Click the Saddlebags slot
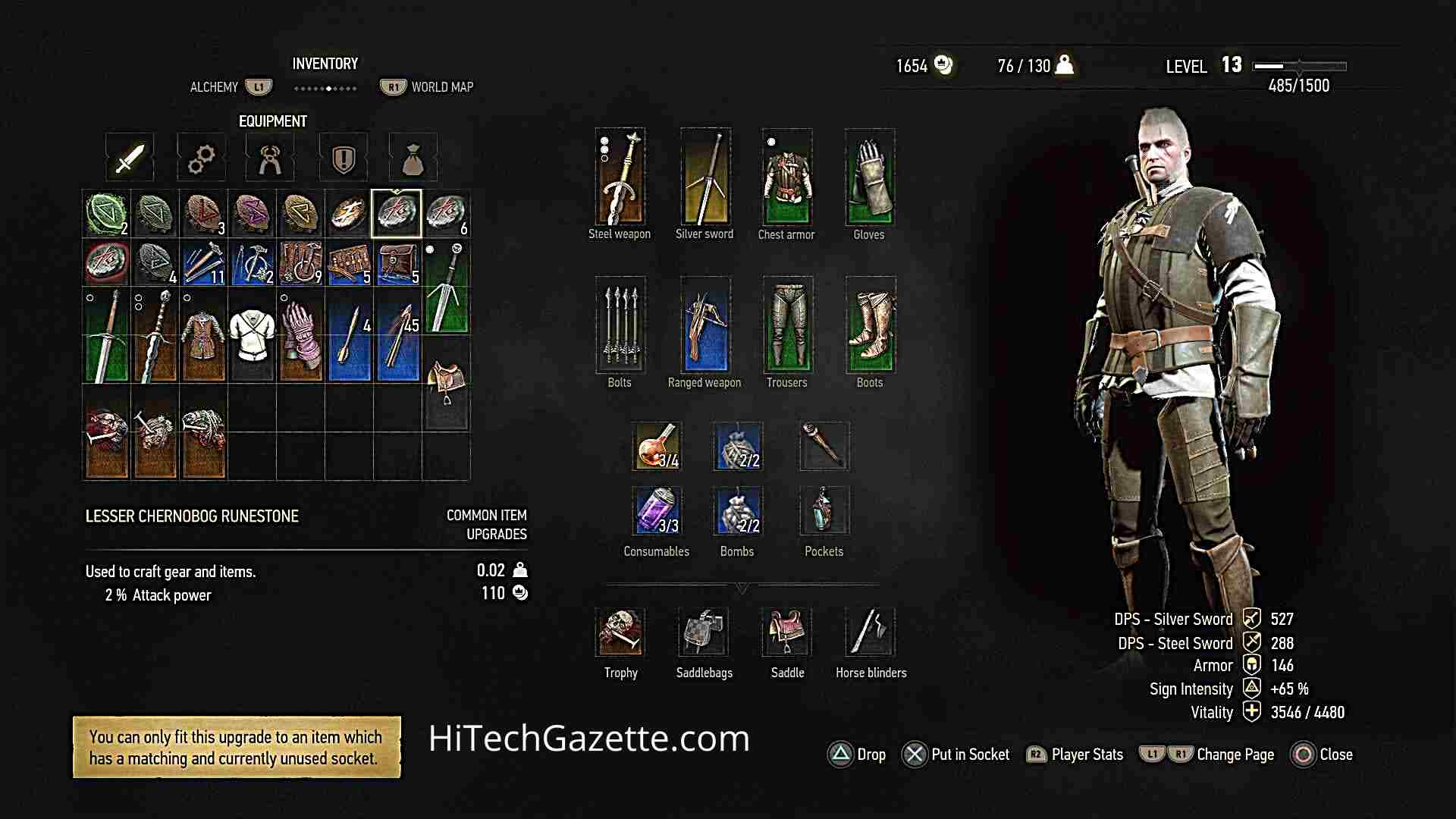The image size is (1456, 819). 702,632
